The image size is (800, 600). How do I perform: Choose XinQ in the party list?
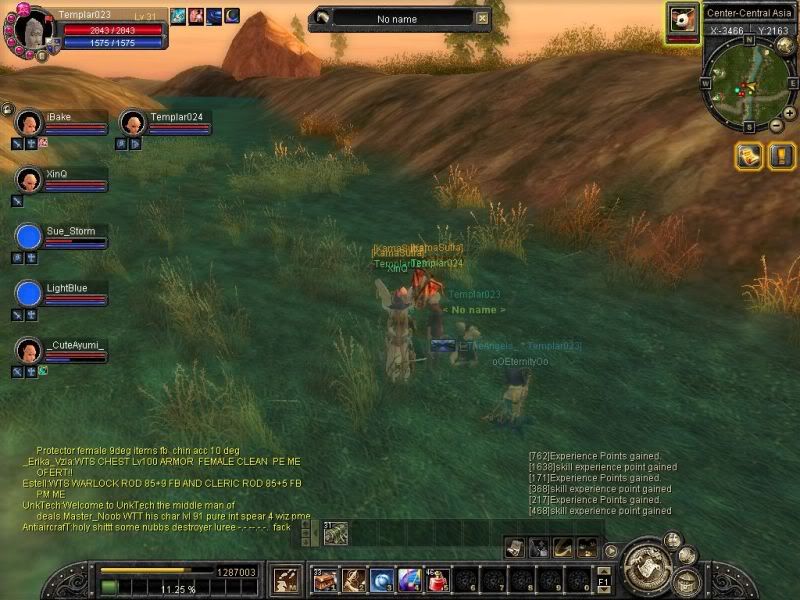click(28, 180)
